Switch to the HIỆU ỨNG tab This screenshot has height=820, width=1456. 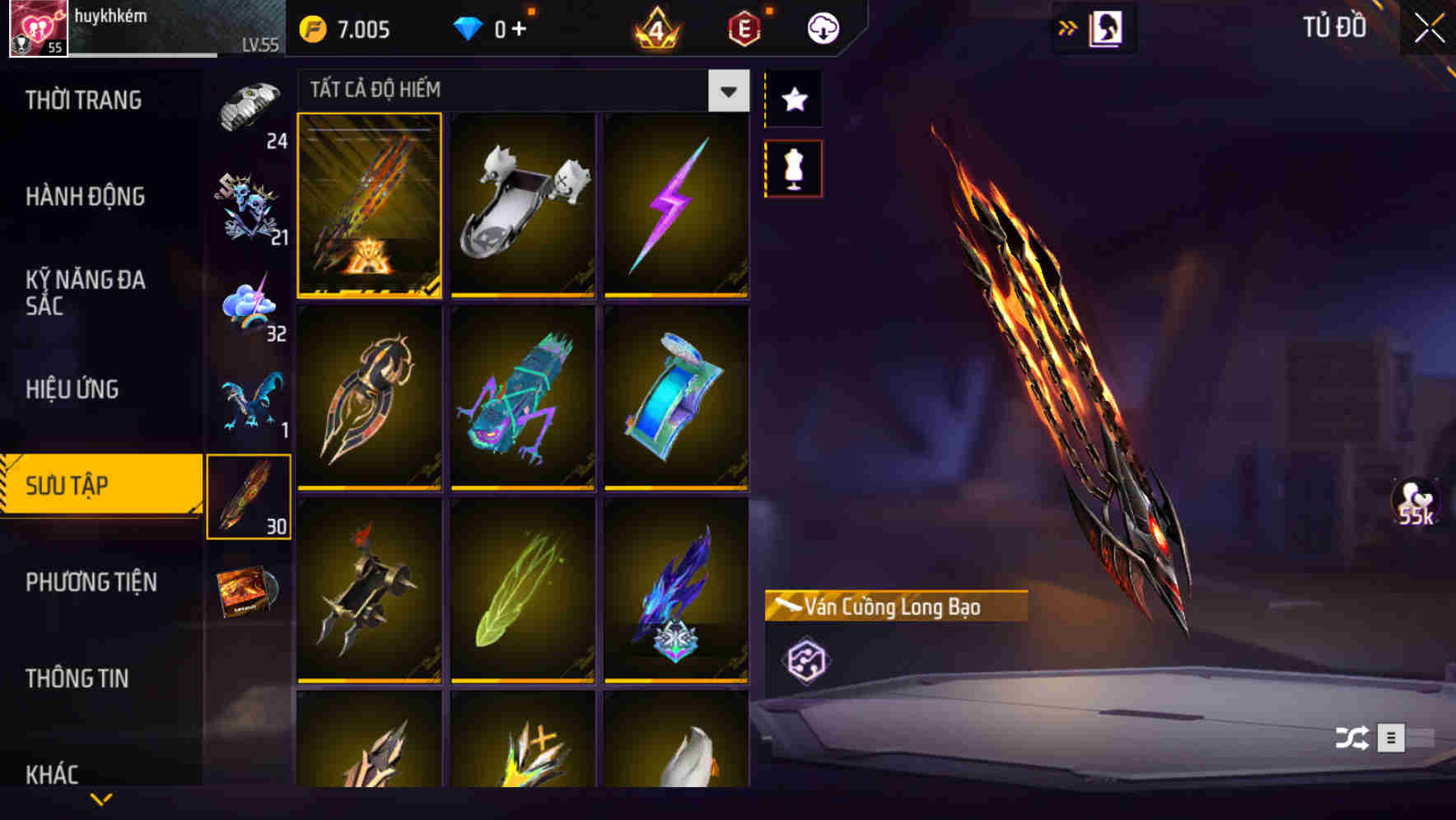(x=74, y=389)
